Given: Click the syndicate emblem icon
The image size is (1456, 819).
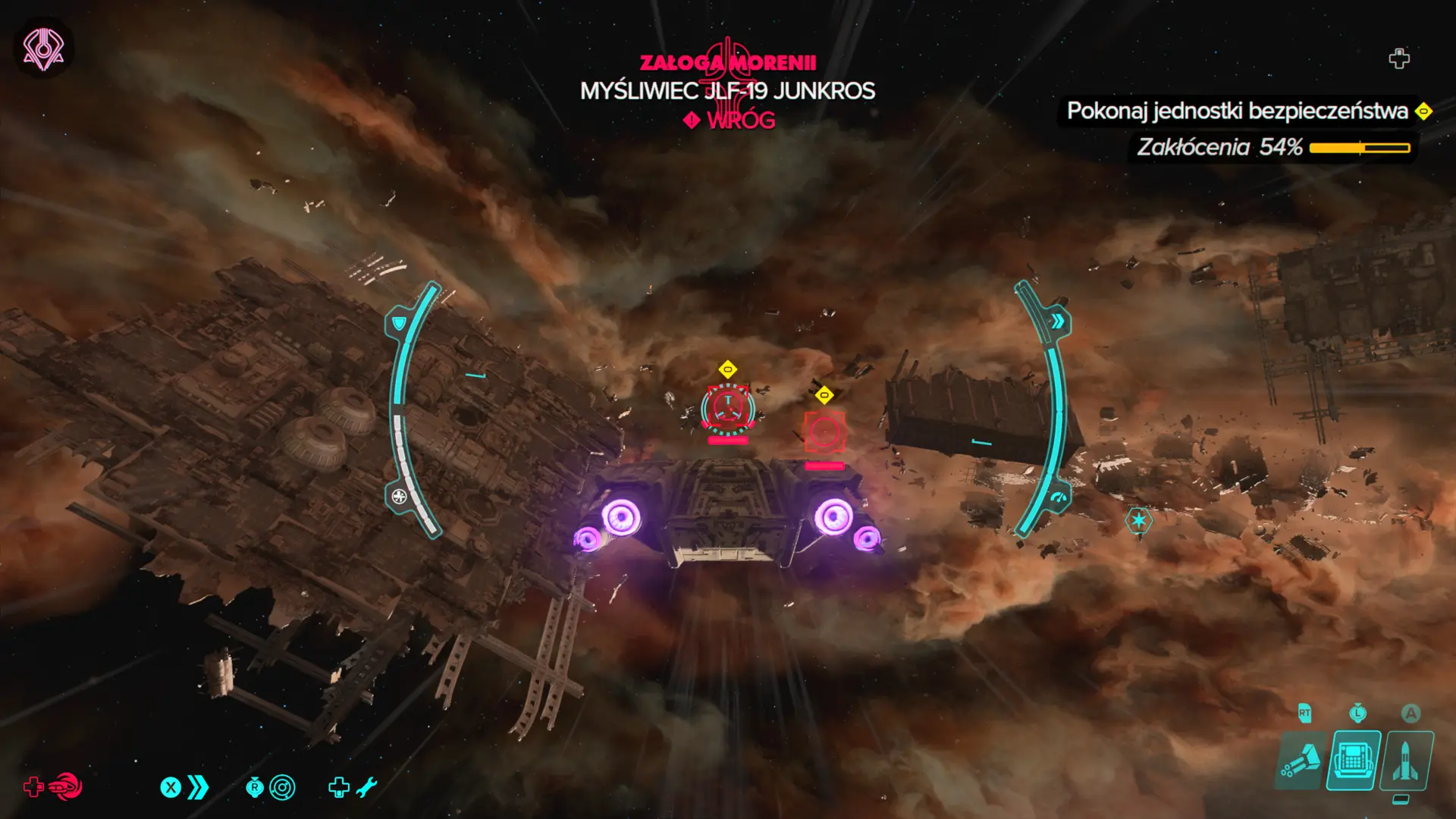Looking at the screenshot, I should pos(43,49).
